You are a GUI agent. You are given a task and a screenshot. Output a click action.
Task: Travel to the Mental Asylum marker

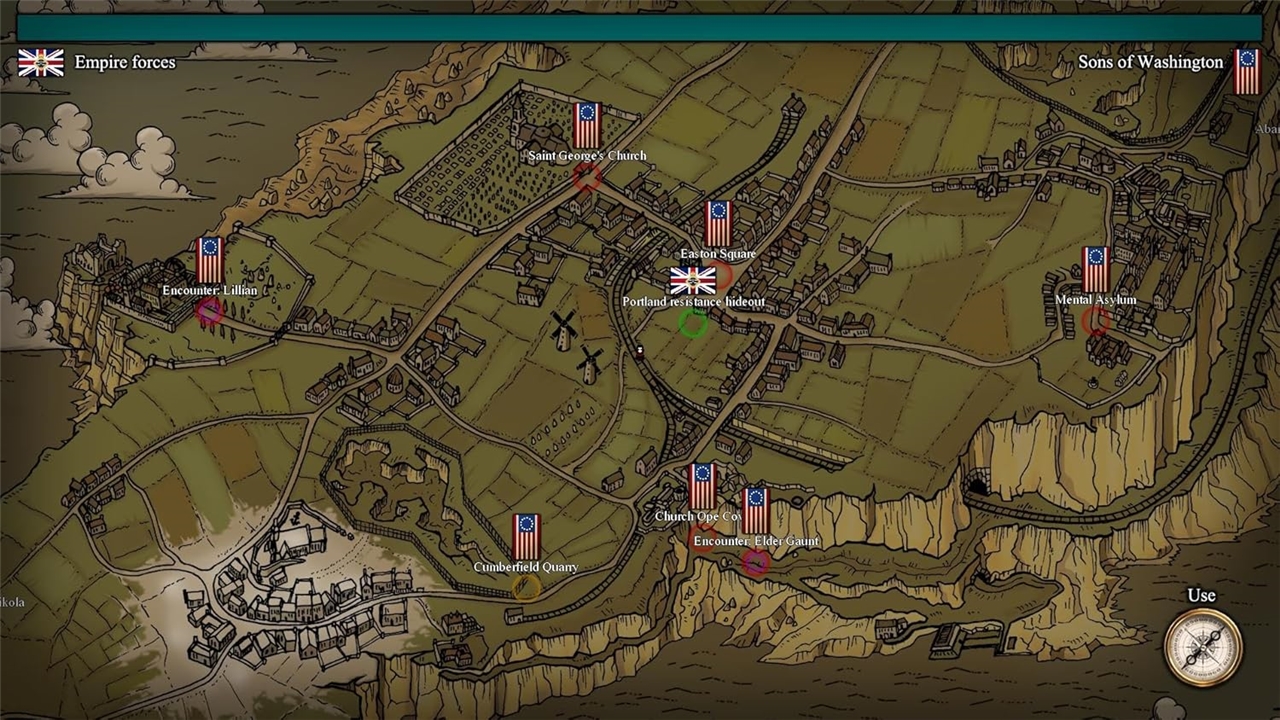click(x=1096, y=320)
